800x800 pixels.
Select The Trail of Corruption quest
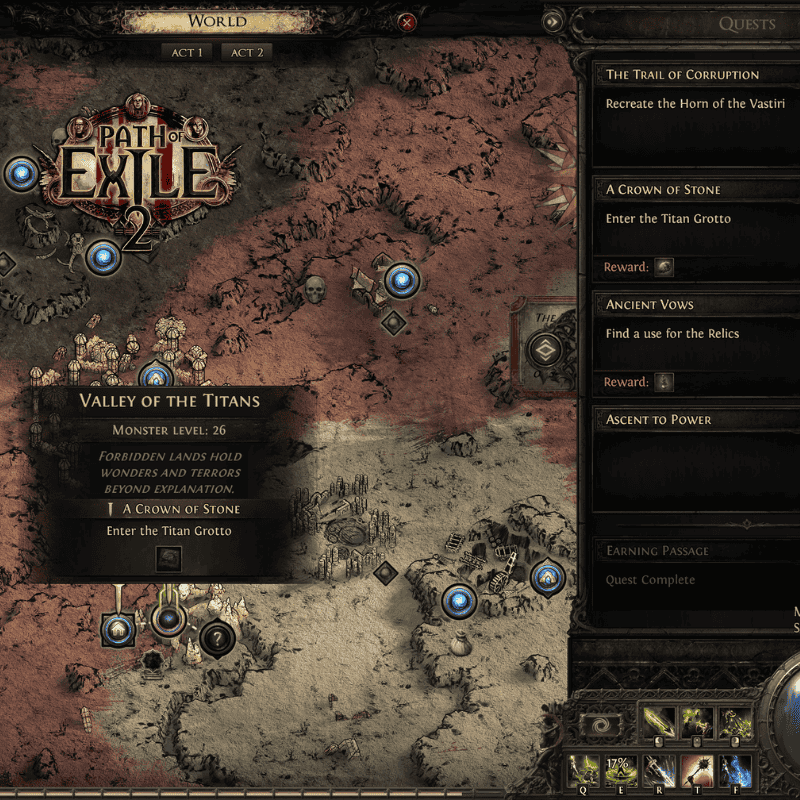(683, 74)
